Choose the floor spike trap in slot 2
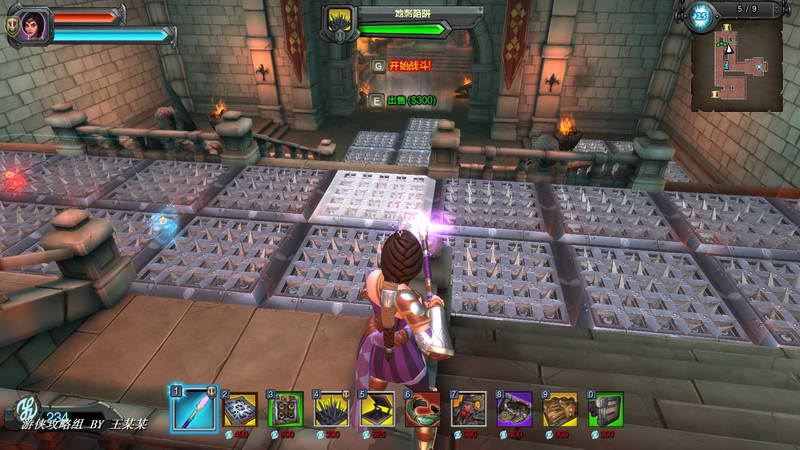Image resolution: width=800 pixels, height=450 pixels. click(x=239, y=409)
